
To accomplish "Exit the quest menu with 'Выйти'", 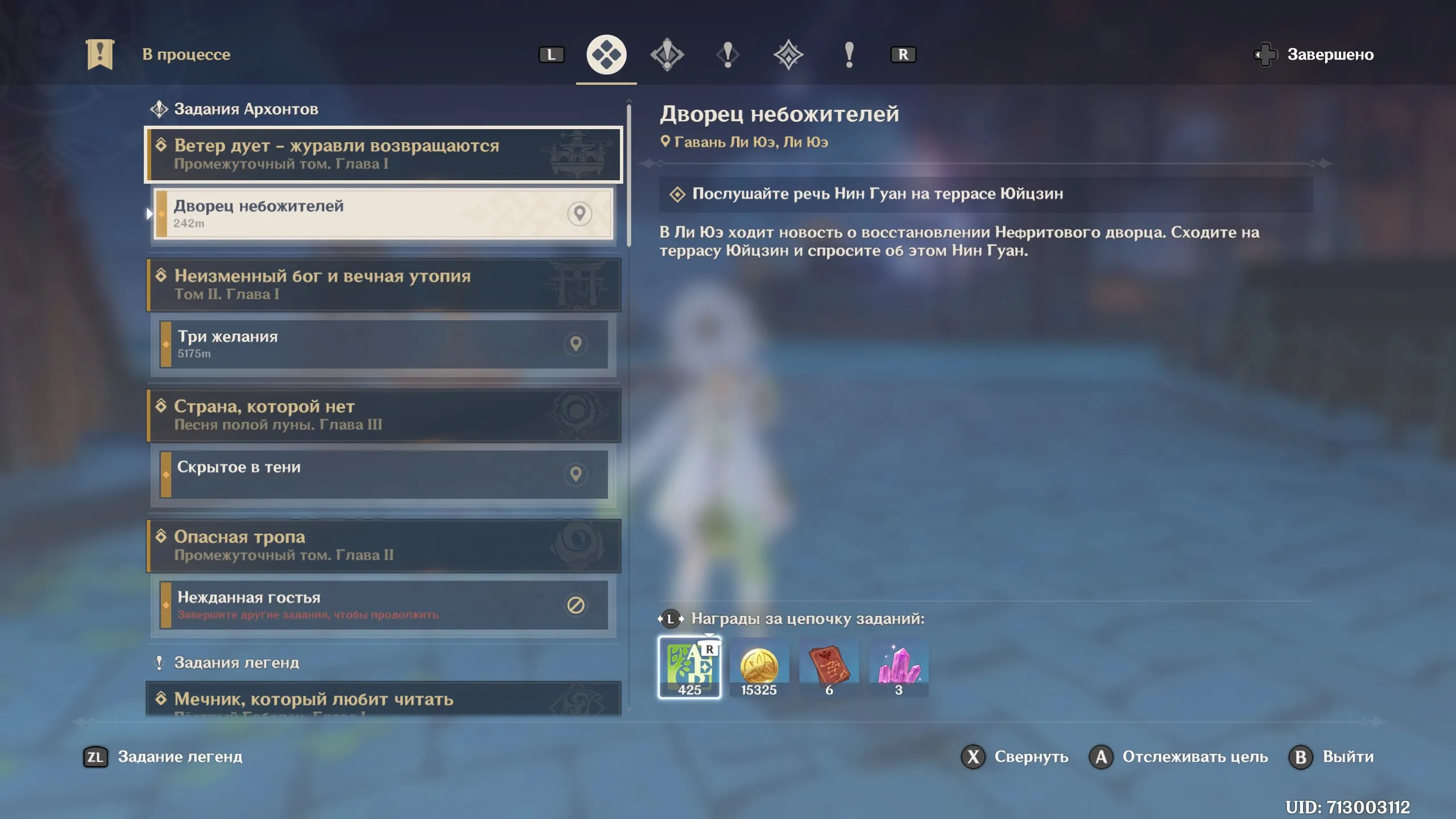I will [1331, 757].
